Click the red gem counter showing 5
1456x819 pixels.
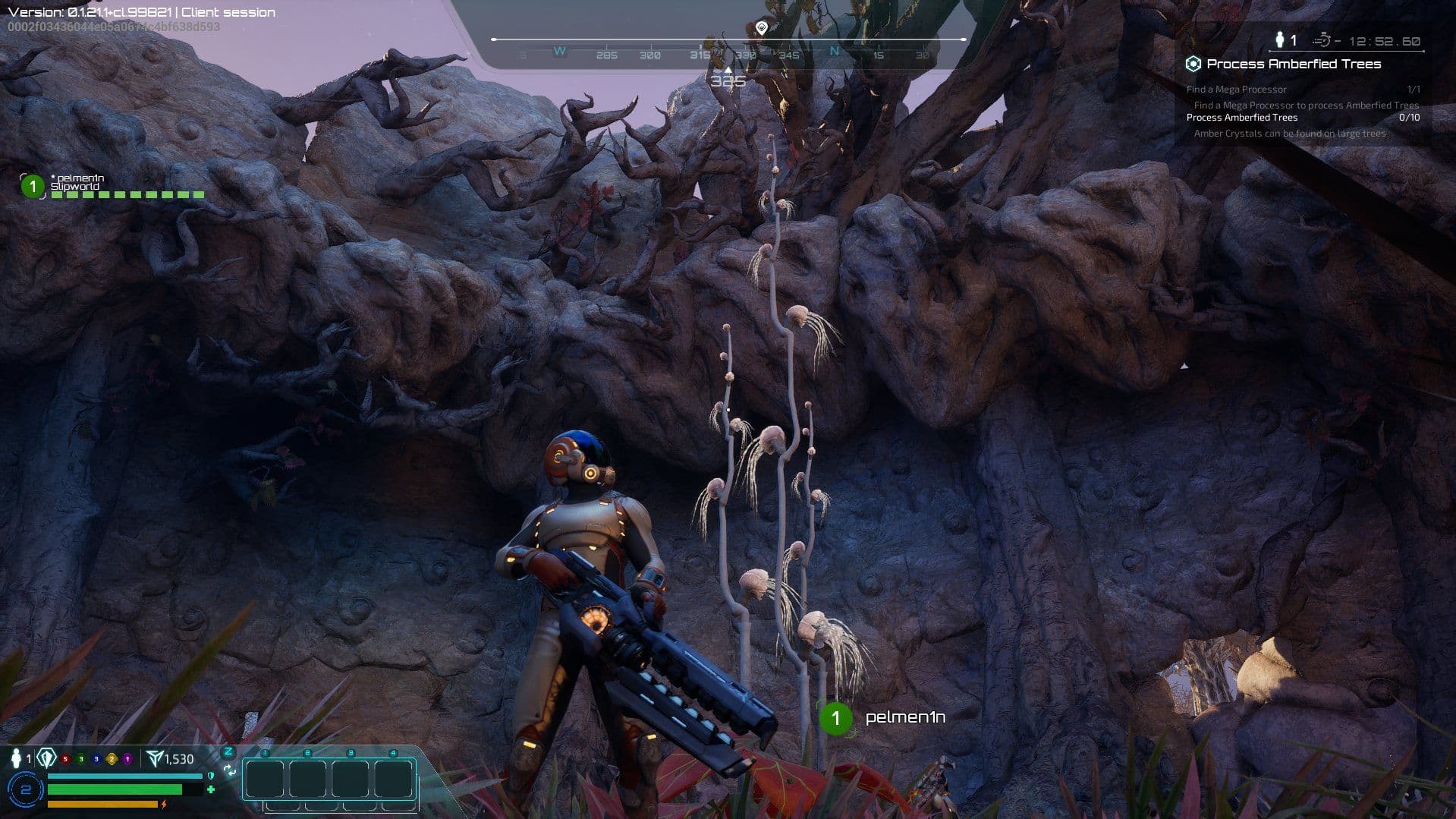tap(64, 759)
